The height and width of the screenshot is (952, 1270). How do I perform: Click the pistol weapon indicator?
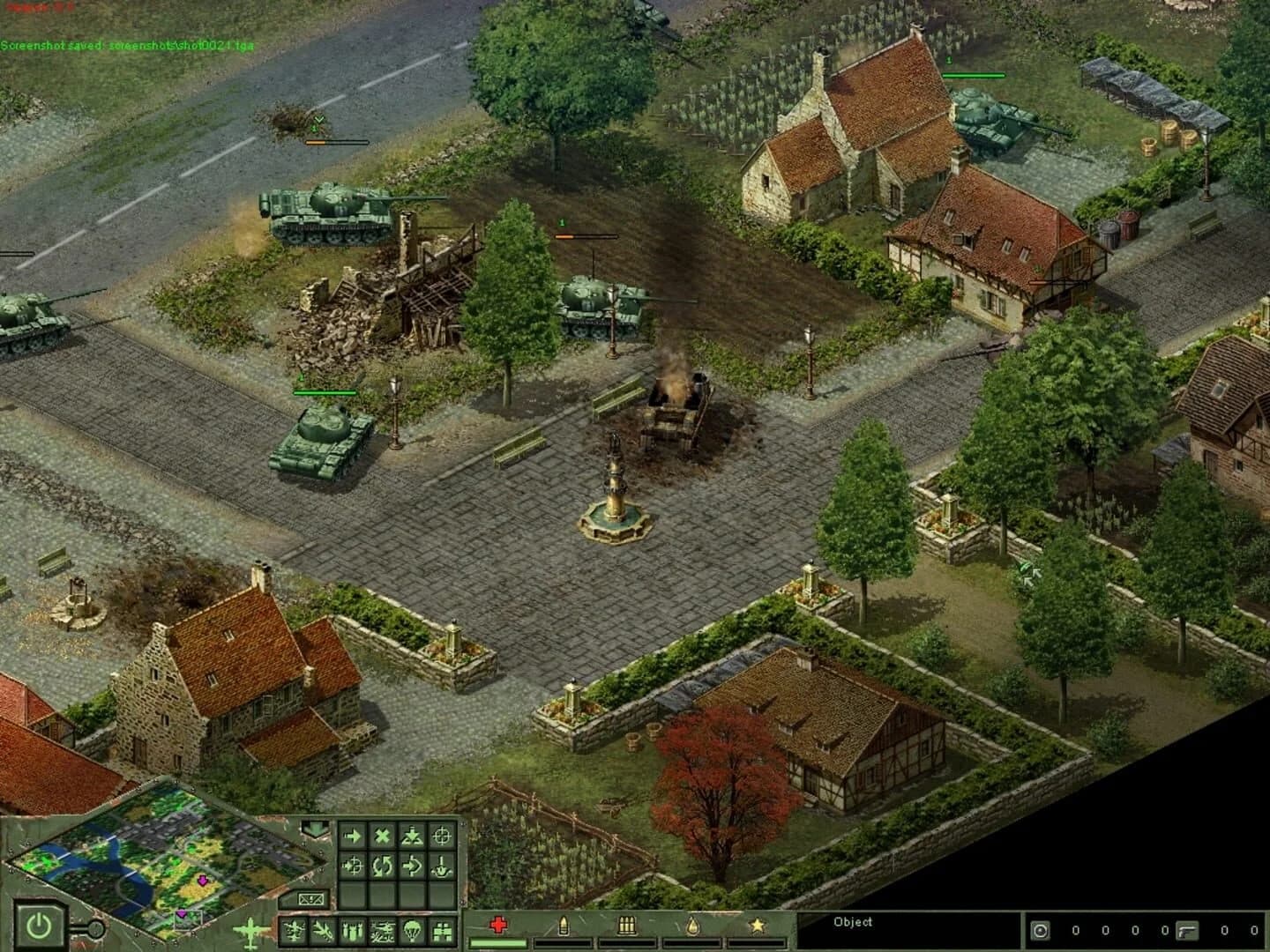1187,931
